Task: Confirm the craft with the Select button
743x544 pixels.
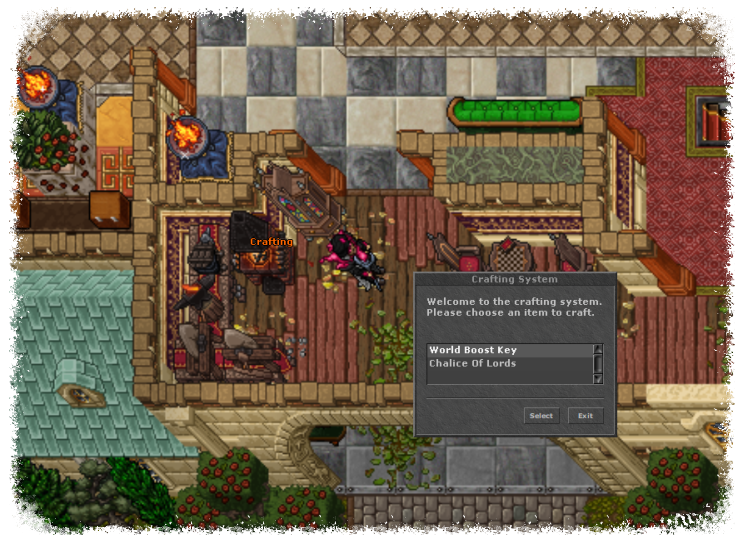Action: coord(541,415)
